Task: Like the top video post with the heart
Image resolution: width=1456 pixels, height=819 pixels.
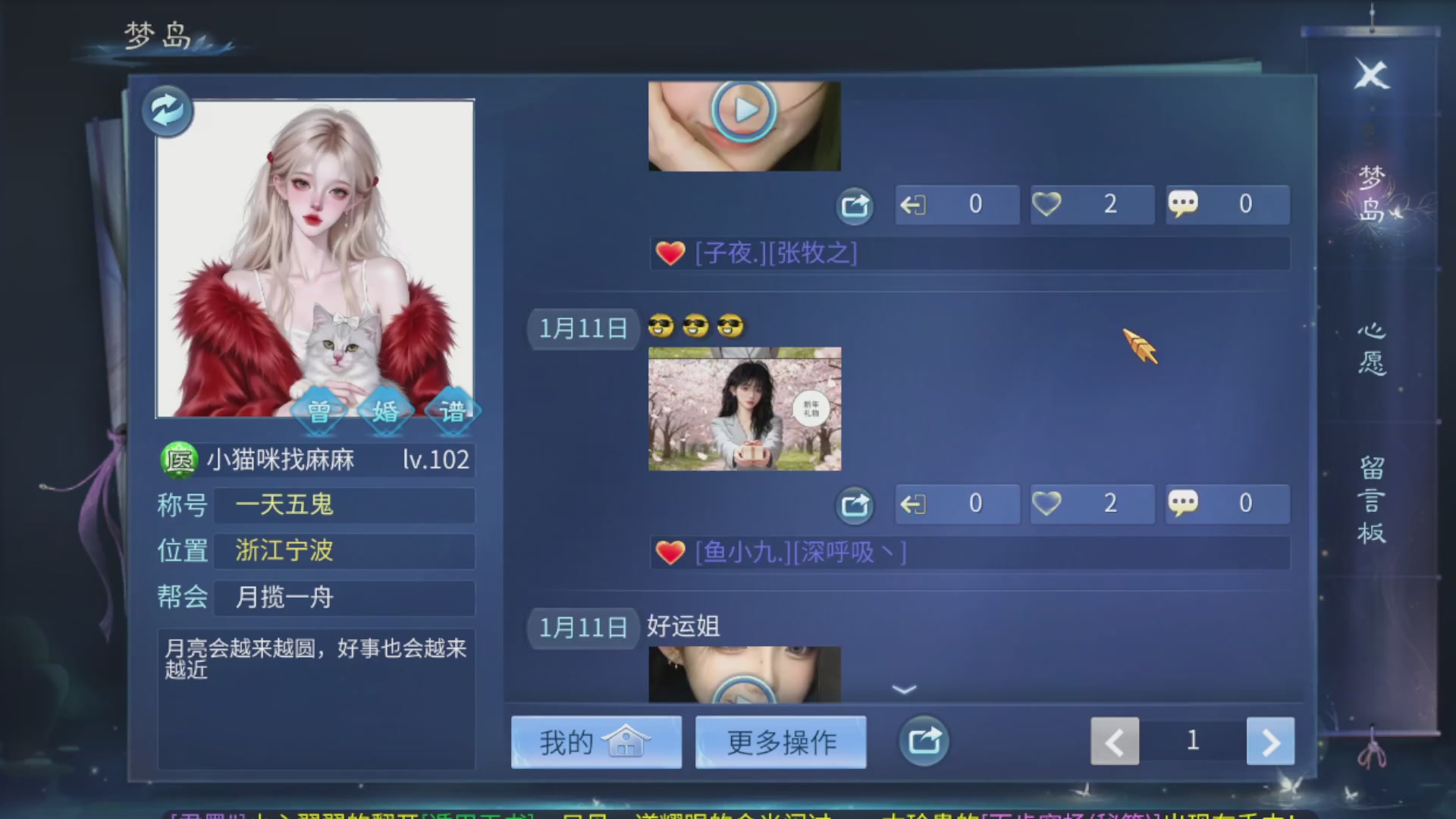Action: pos(1090,204)
